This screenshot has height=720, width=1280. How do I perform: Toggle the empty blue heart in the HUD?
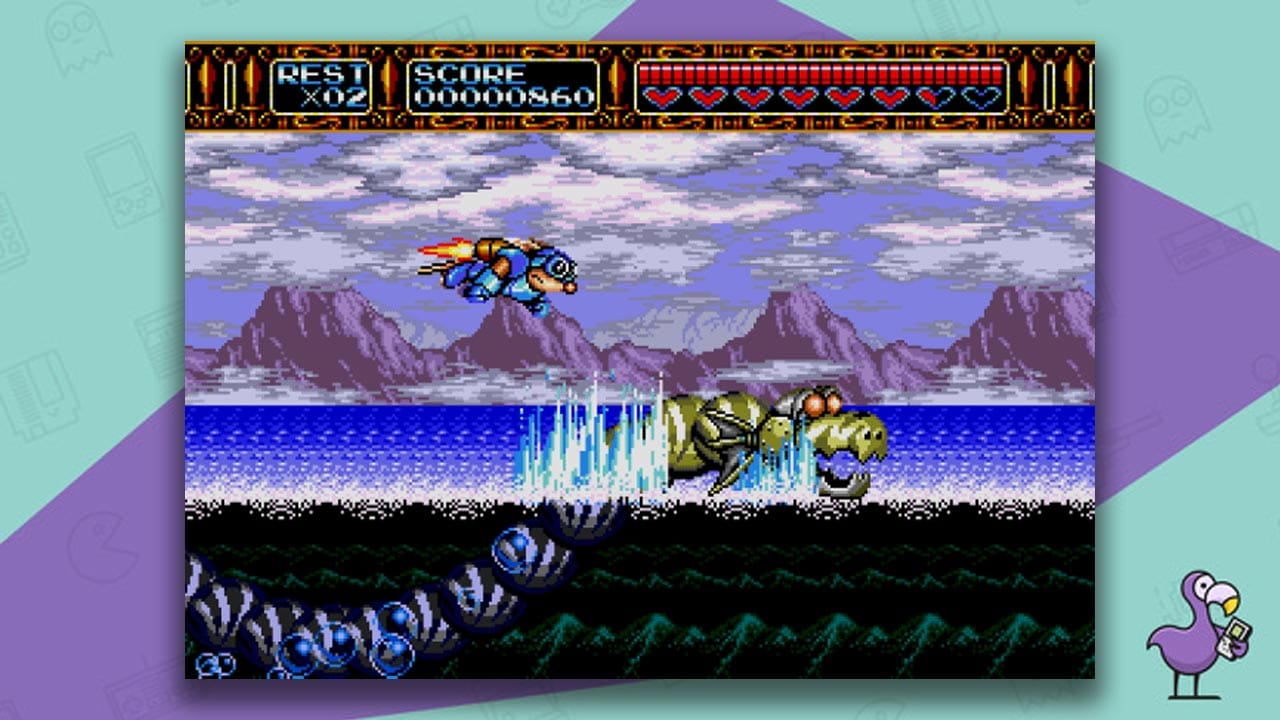[979, 97]
